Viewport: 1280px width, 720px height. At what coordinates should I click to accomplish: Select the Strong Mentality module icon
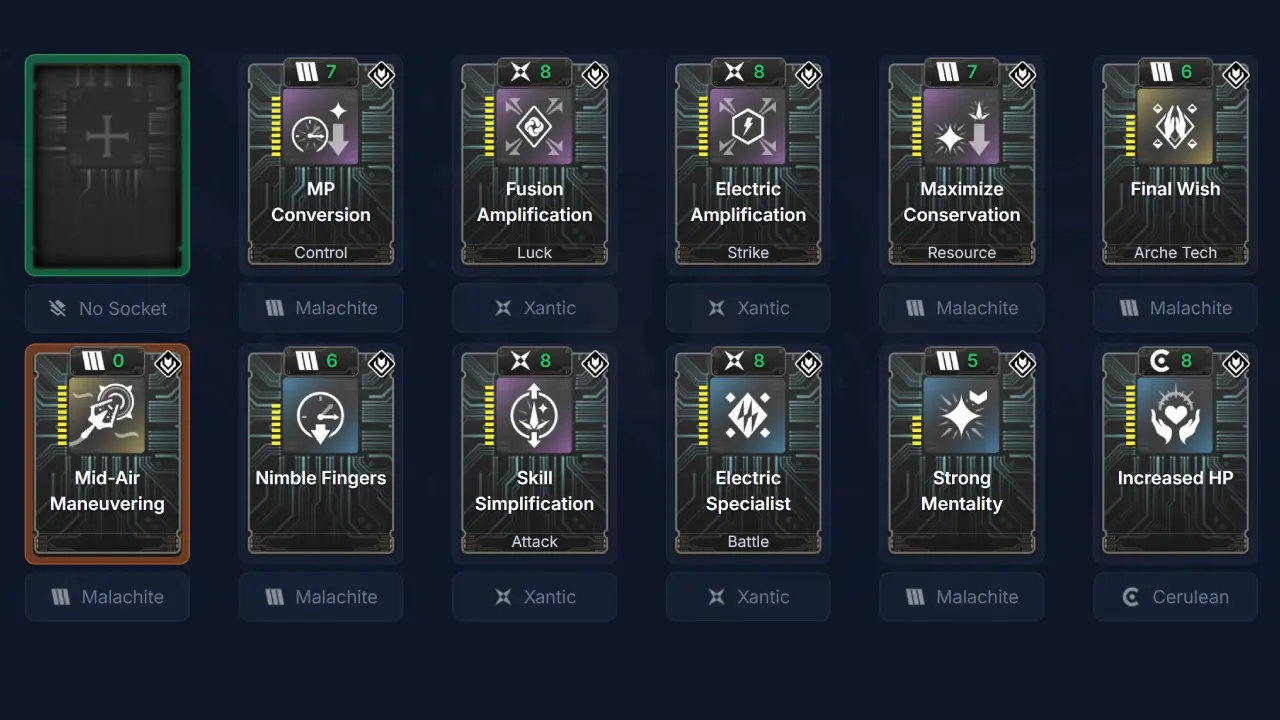(x=962, y=414)
